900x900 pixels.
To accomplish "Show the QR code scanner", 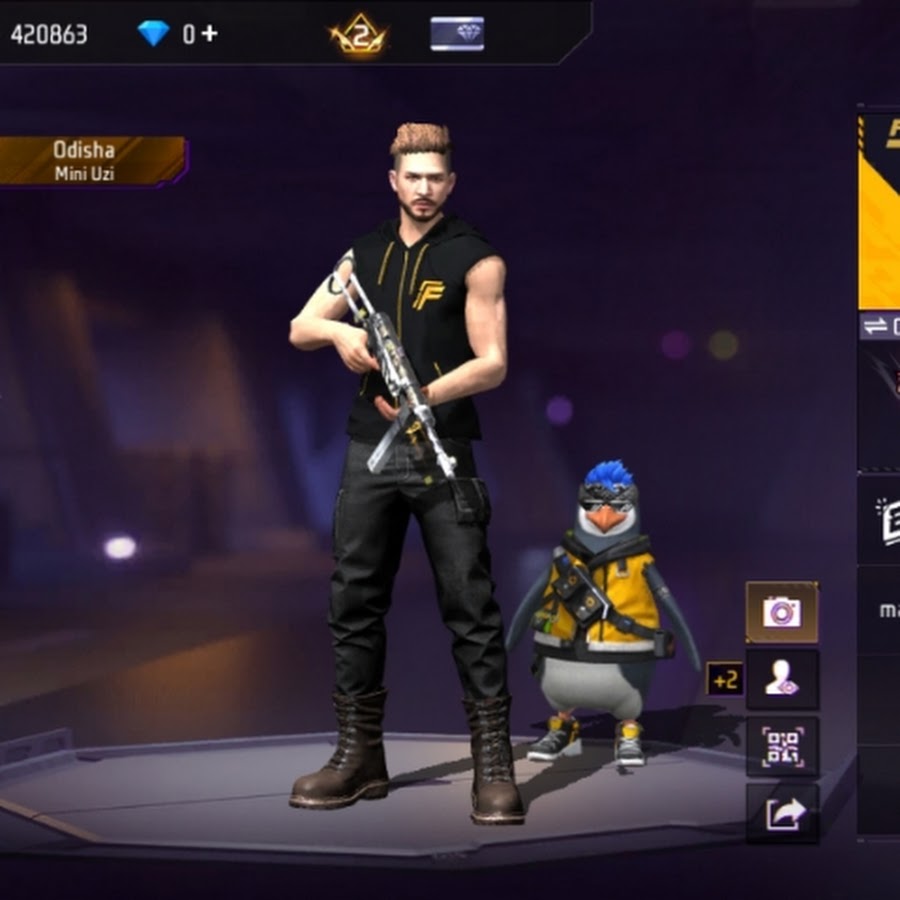I will click(x=782, y=747).
